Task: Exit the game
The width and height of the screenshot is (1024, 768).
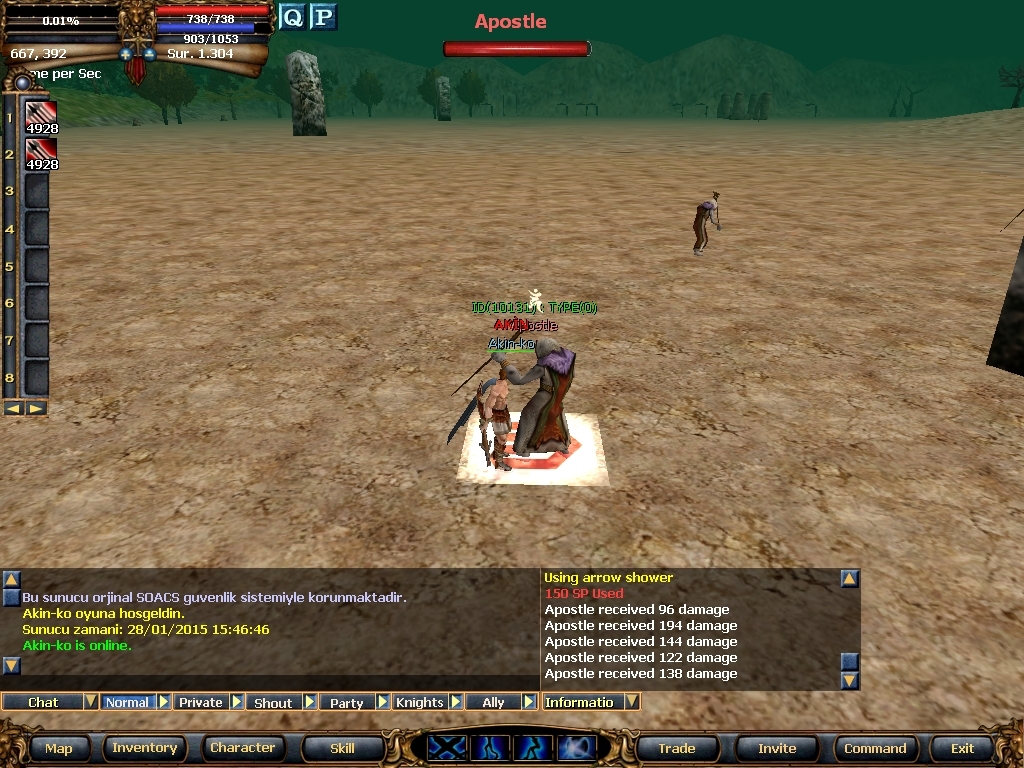Action: point(962,748)
